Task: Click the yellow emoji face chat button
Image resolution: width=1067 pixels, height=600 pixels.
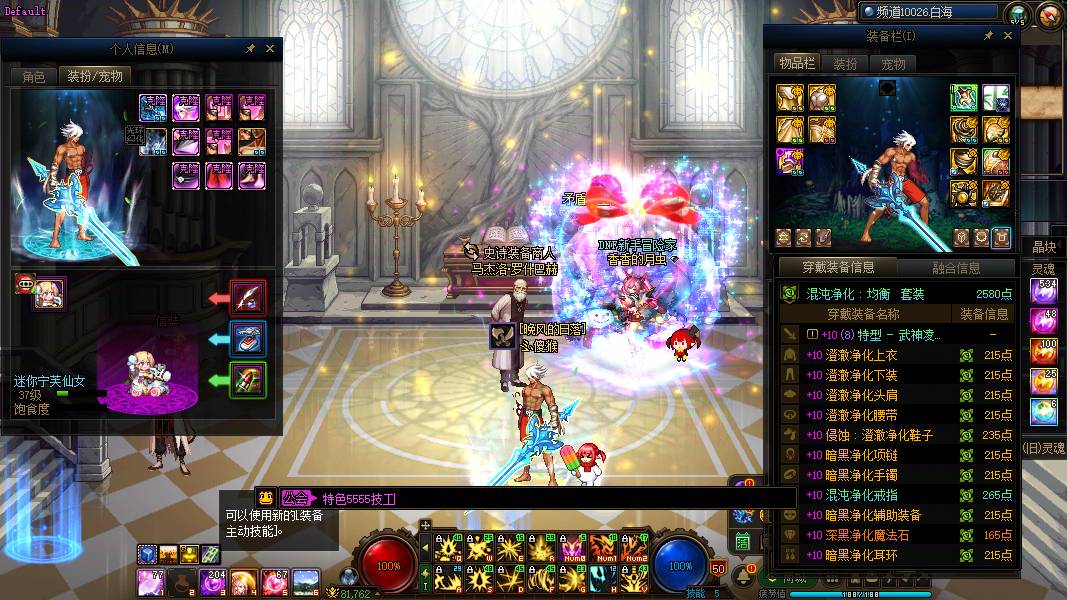Action: (266, 497)
